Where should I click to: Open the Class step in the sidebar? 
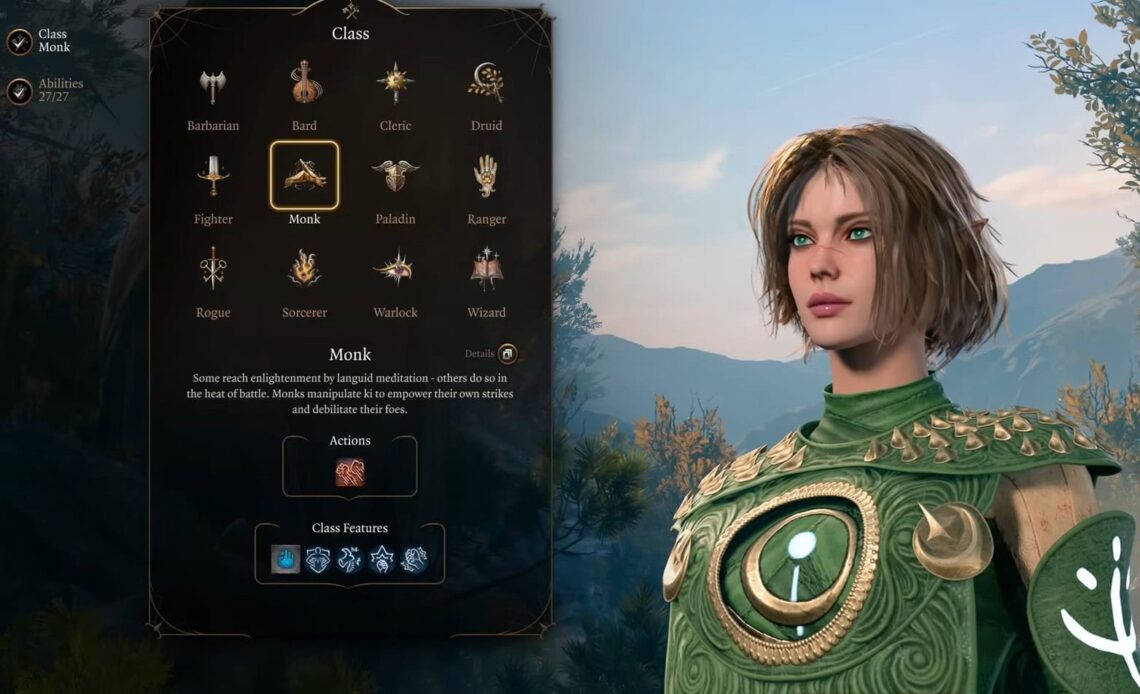click(x=20, y=41)
